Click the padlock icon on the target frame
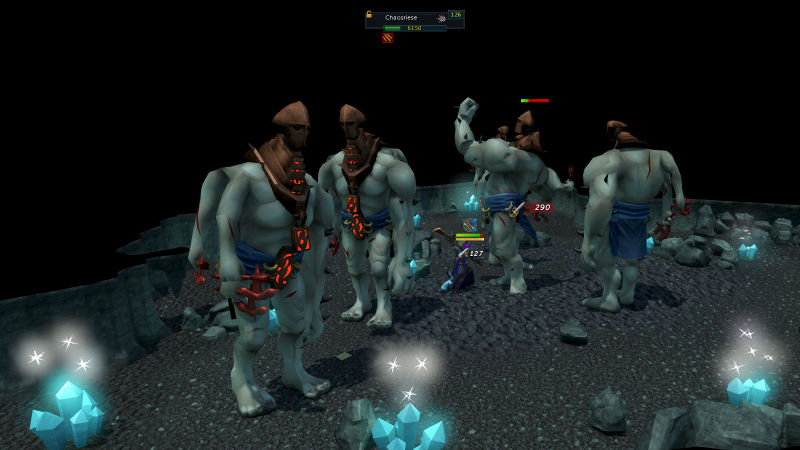The height and width of the screenshot is (450, 800). pyautogui.click(x=370, y=15)
